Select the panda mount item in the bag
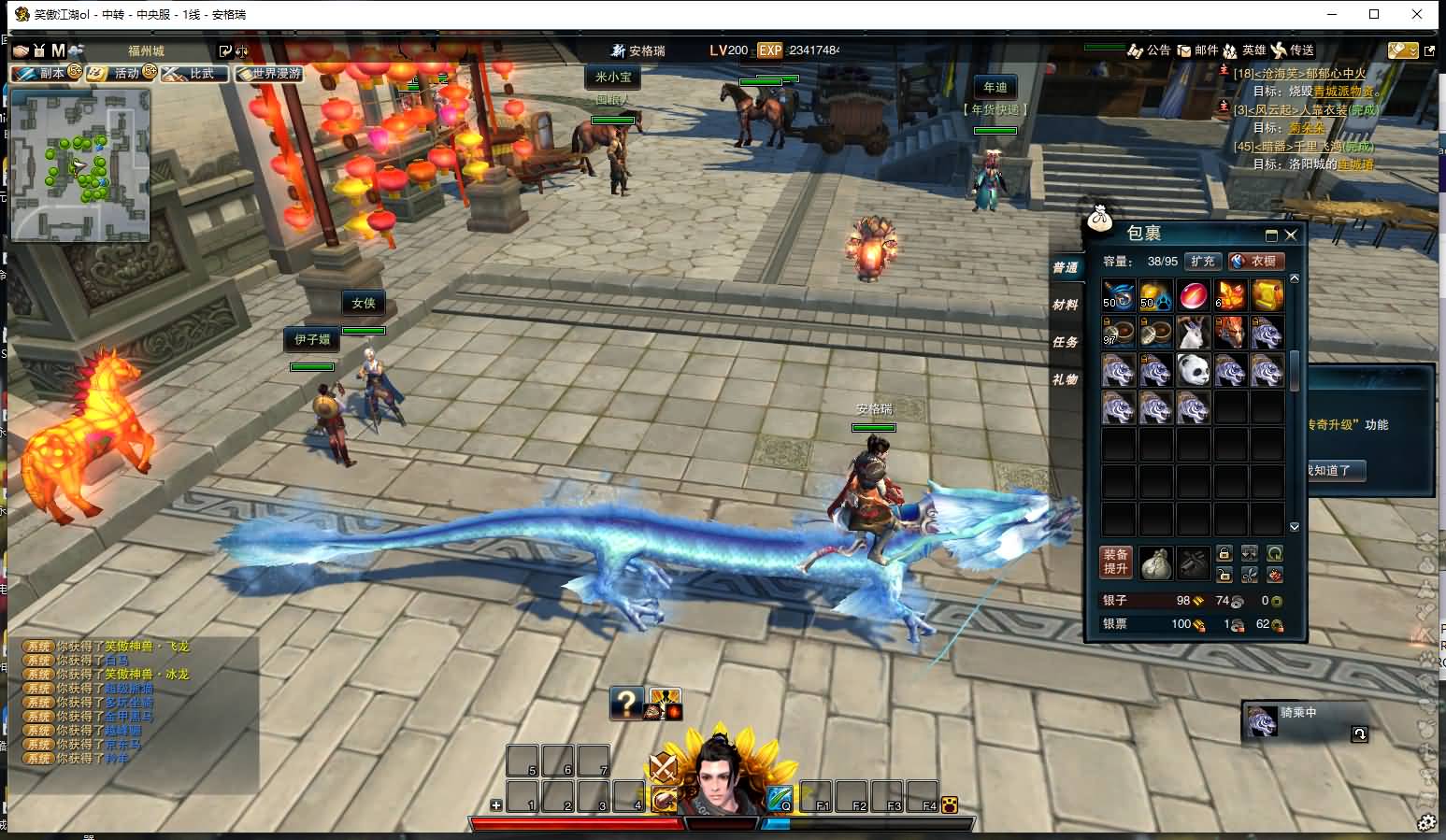Screen dimensions: 1446x840 pos(1193,370)
